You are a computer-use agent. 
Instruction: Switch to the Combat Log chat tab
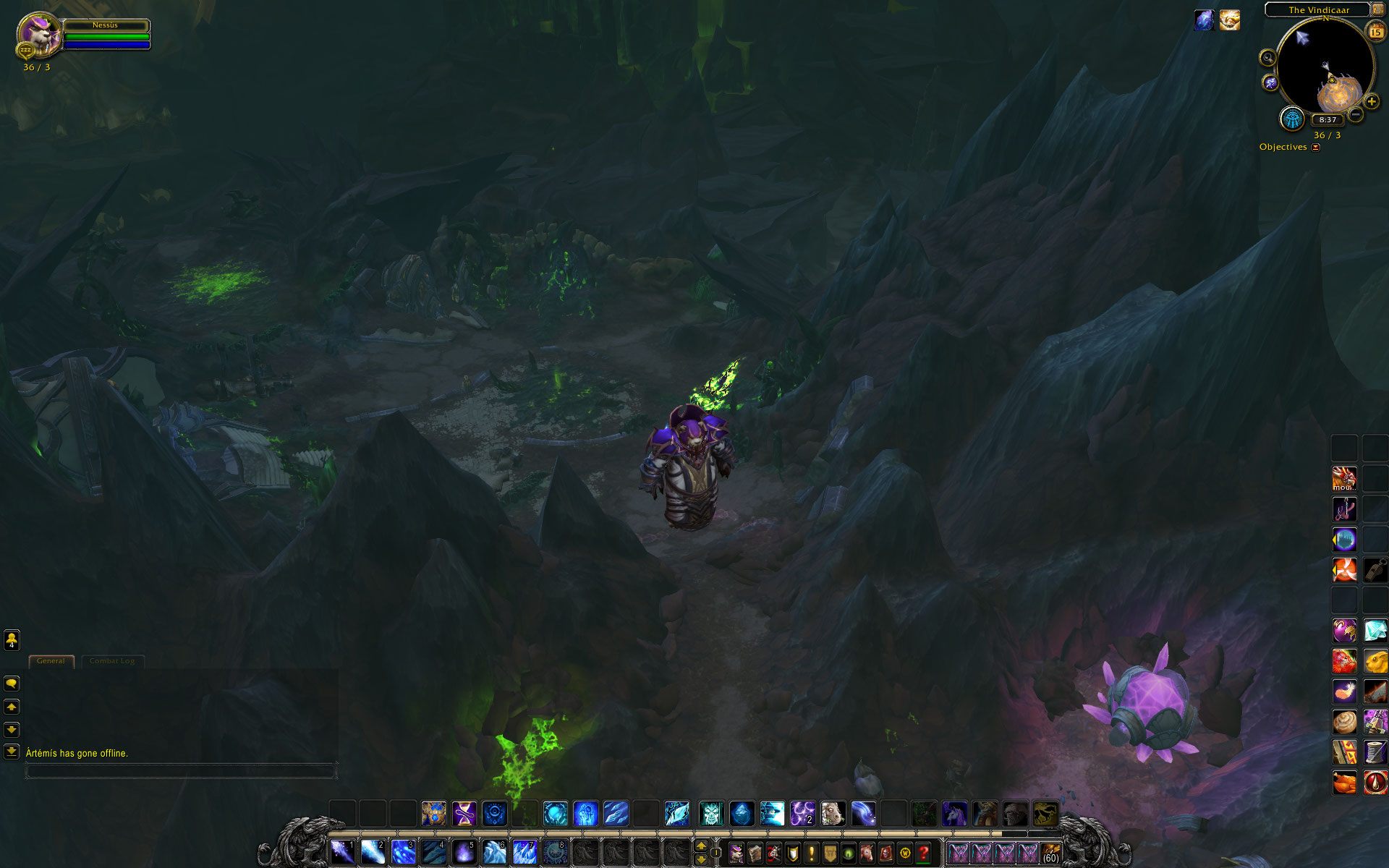(112, 661)
